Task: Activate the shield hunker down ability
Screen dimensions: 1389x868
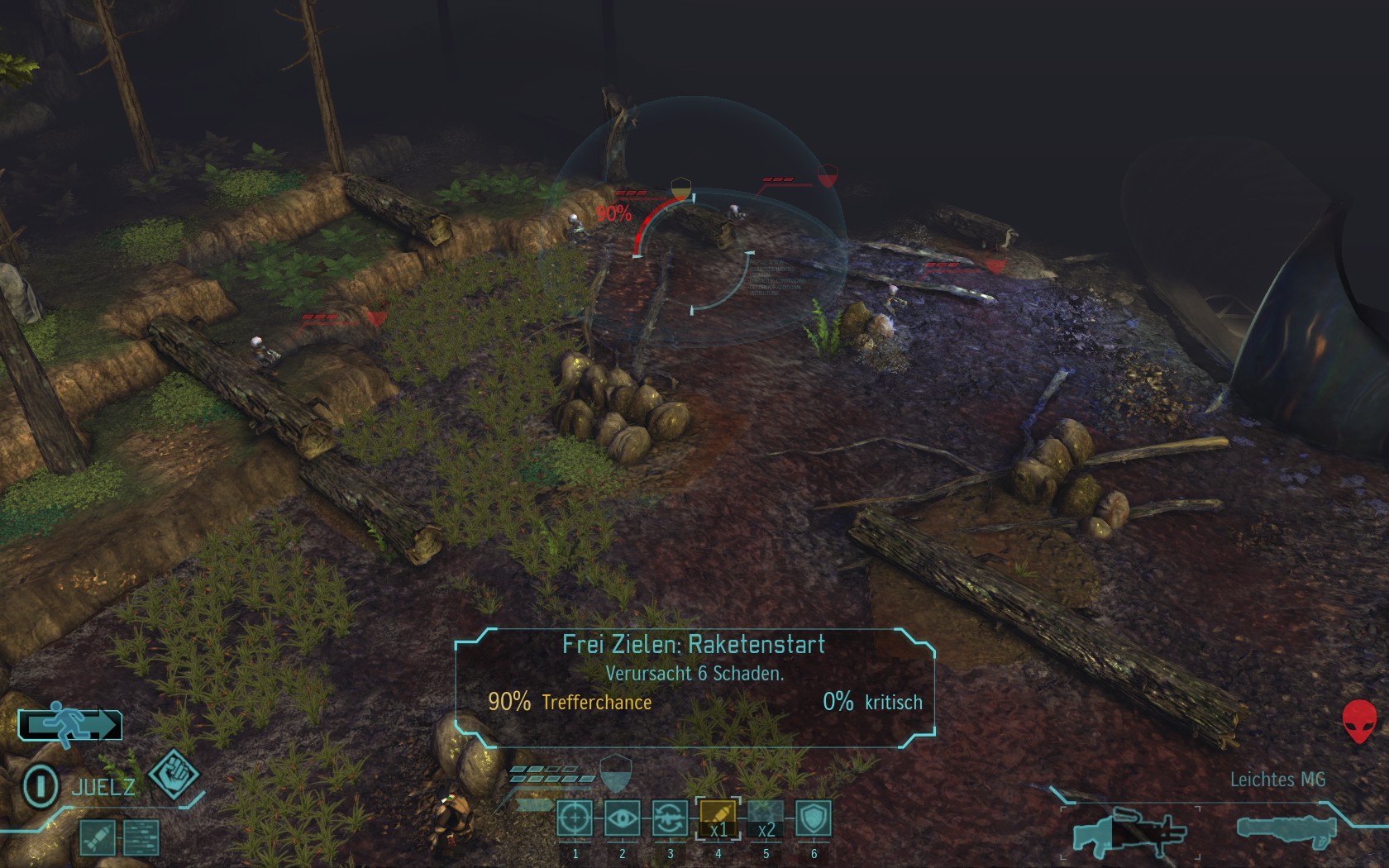Action: [814, 819]
